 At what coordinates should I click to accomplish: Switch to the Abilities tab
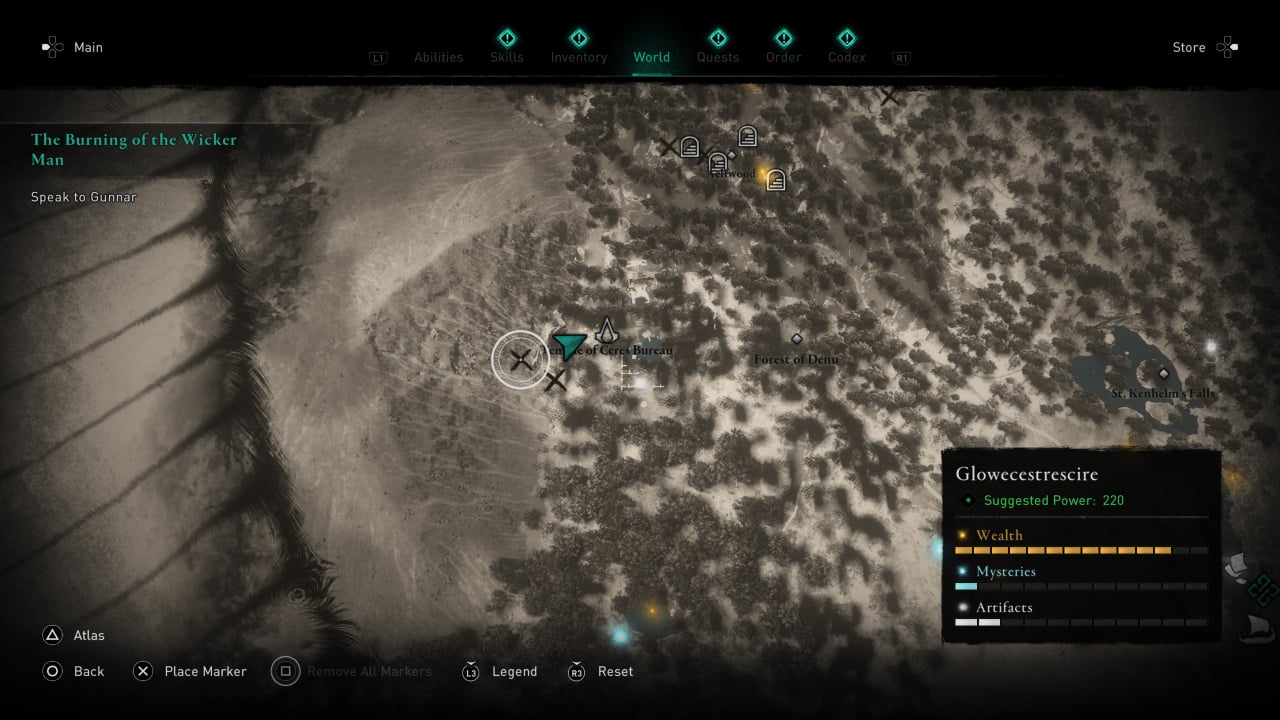[x=439, y=57]
